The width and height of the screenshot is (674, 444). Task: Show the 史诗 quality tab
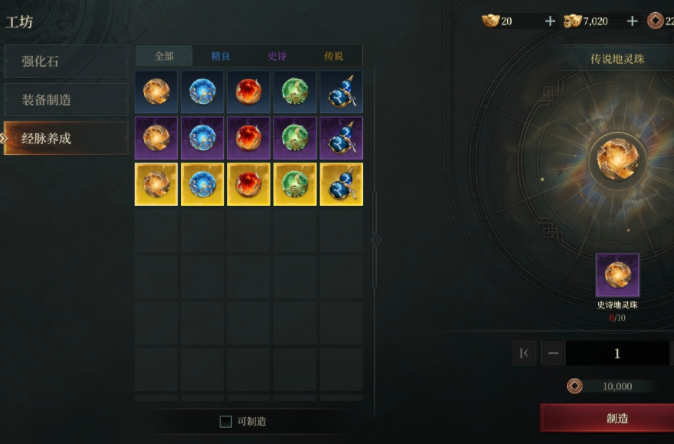(278, 56)
